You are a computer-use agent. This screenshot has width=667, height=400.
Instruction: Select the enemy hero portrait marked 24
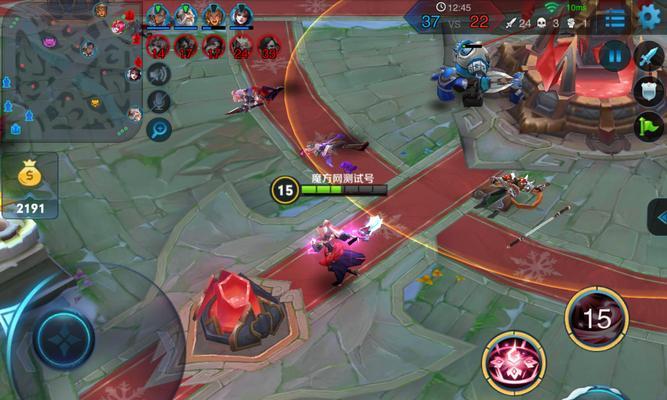click(241, 45)
